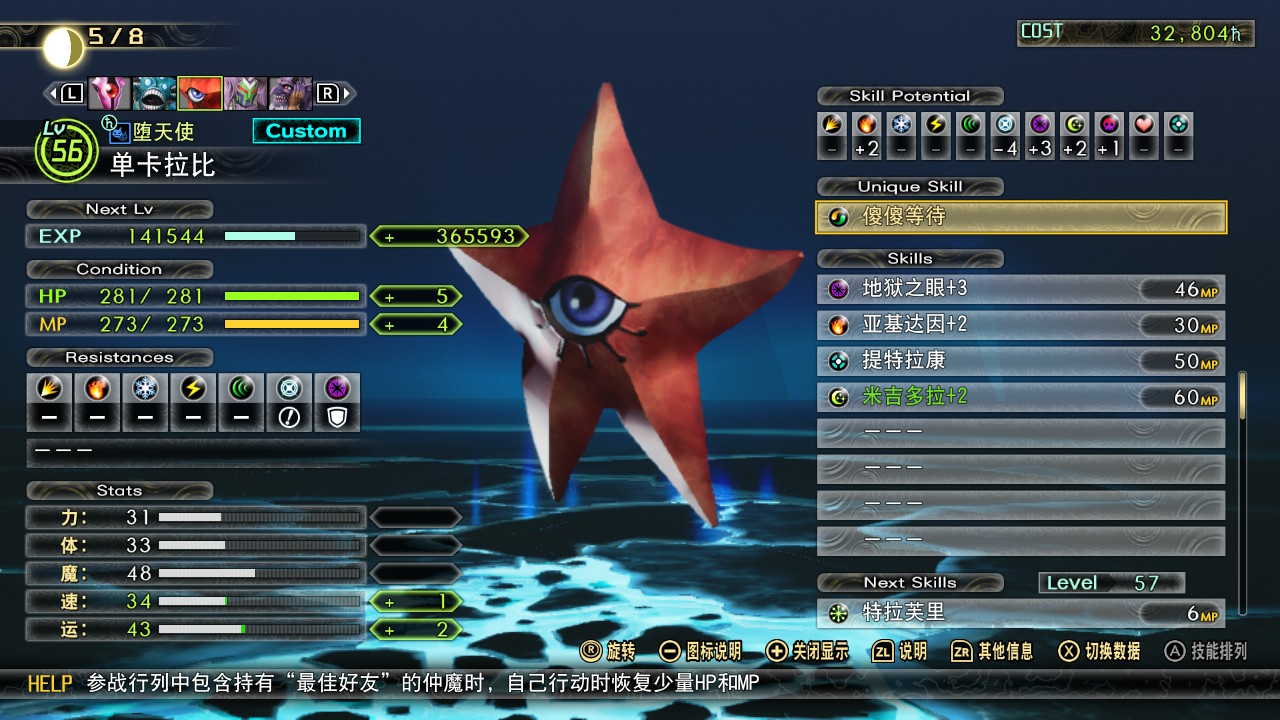
Task: Click the fire skill potential icon
Action: (866, 125)
